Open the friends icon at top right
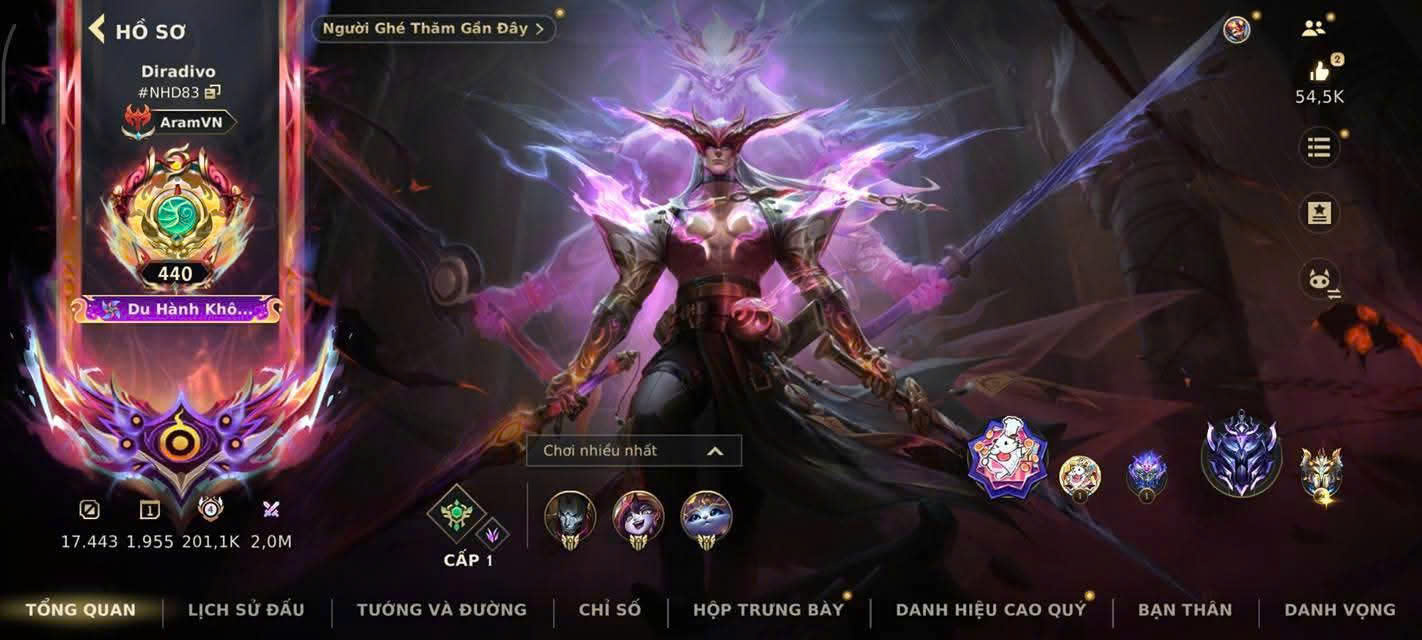Image resolution: width=1422 pixels, height=640 pixels. tap(1313, 28)
